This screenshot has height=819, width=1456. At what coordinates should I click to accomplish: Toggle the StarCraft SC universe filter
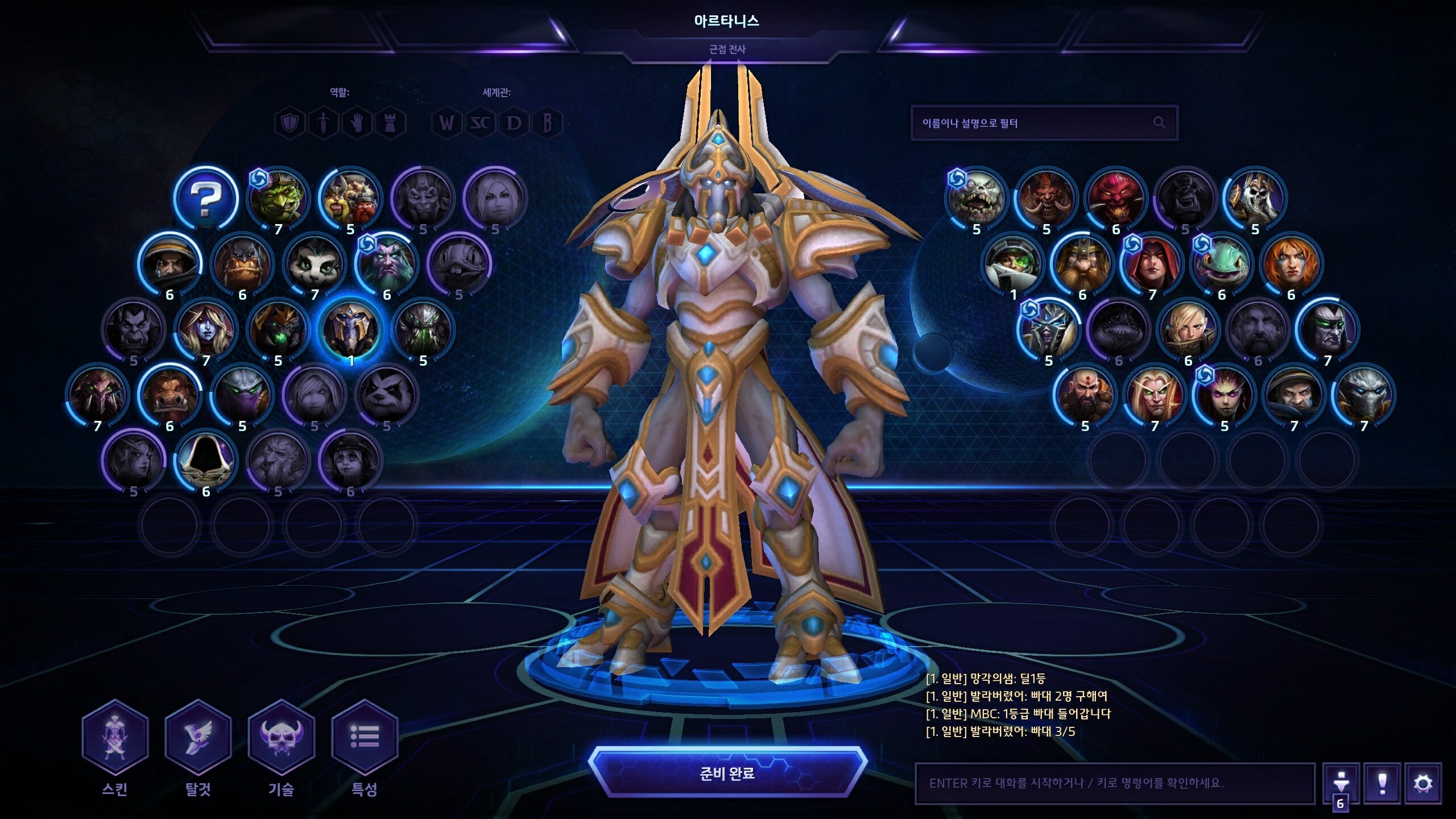[481, 123]
